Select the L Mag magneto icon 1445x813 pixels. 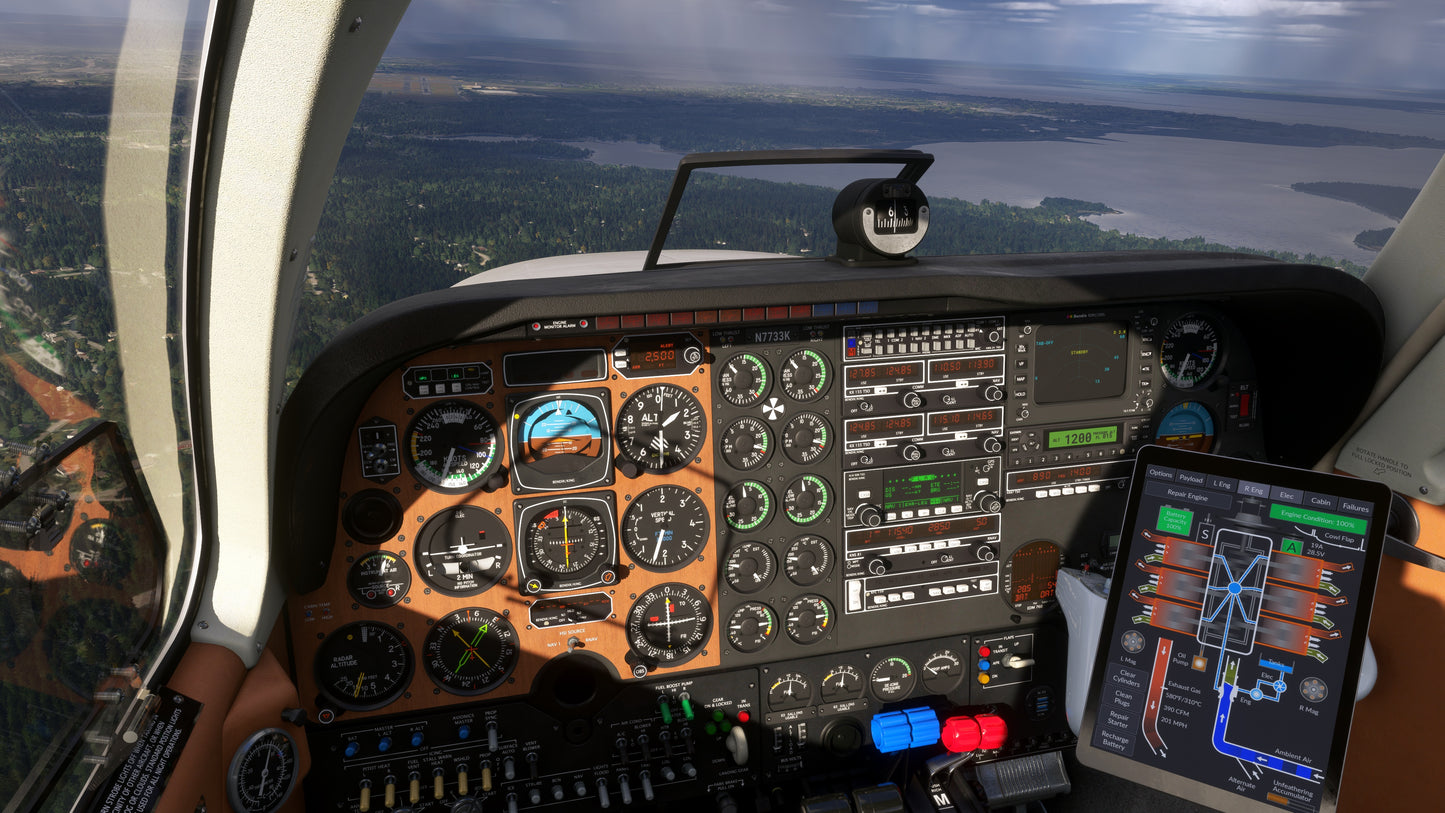1133,641
